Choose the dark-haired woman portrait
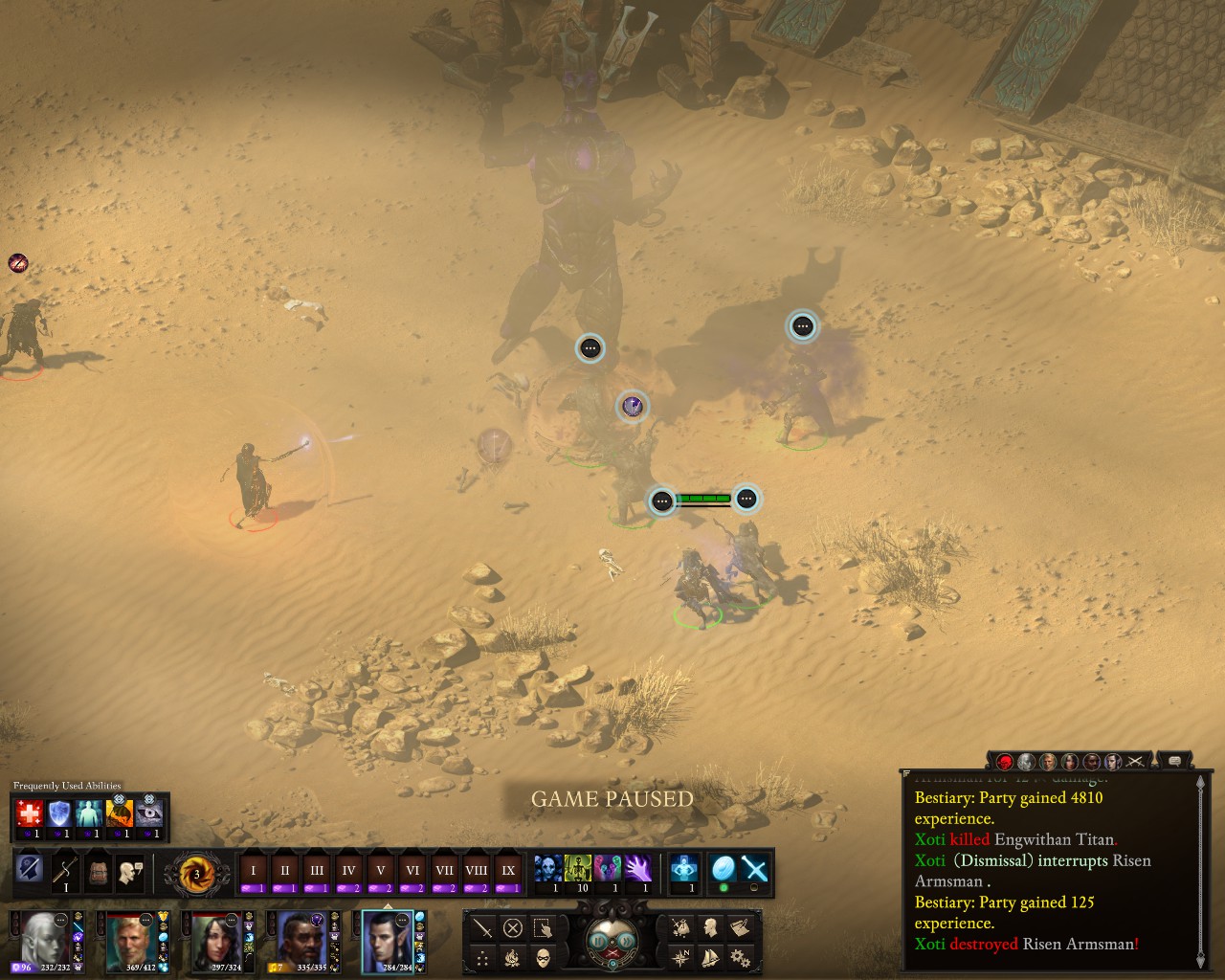The width and height of the screenshot is (1225, 980). 214,940
